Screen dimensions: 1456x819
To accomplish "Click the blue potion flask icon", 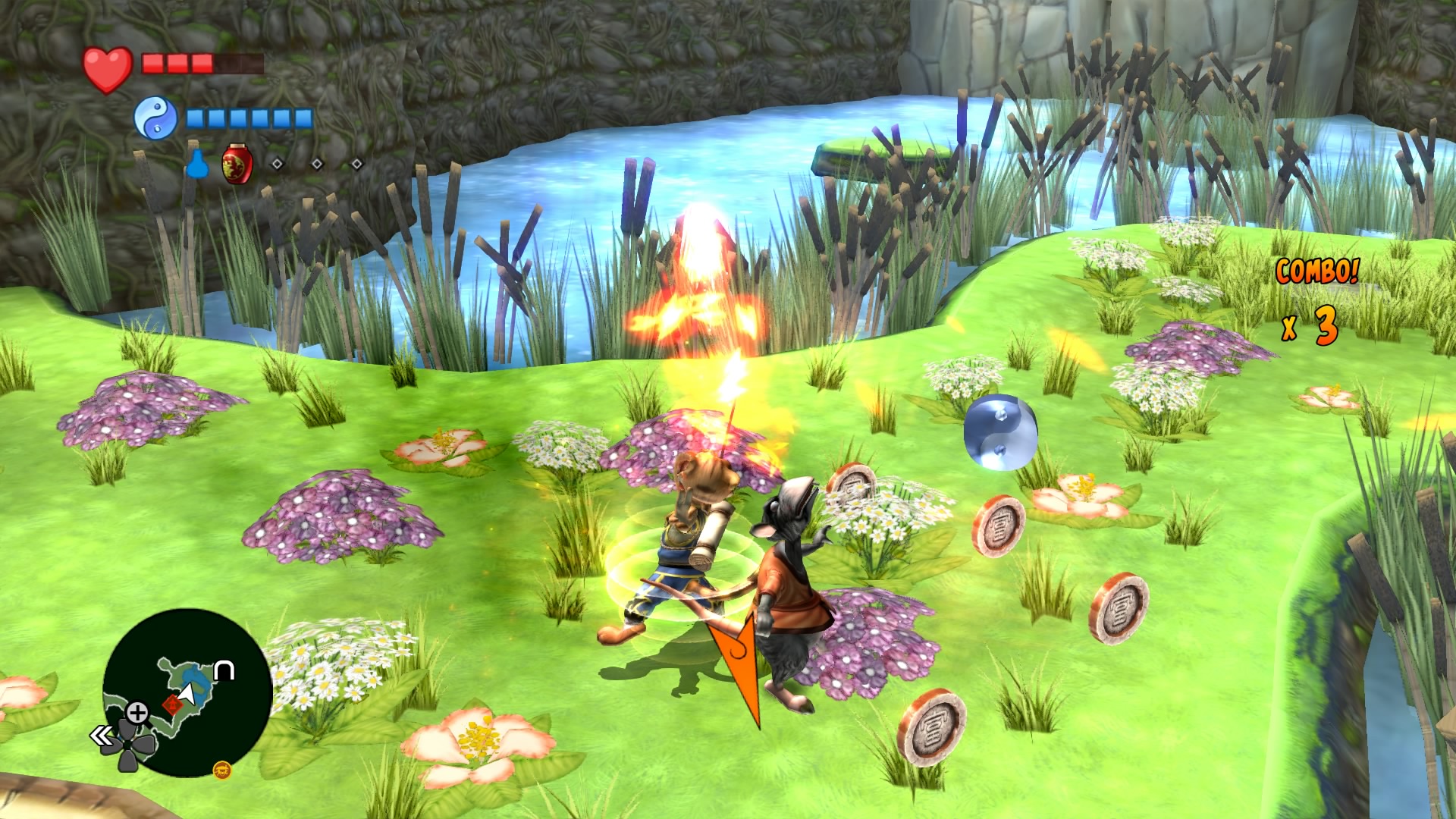I will click(x=198, y=165).
